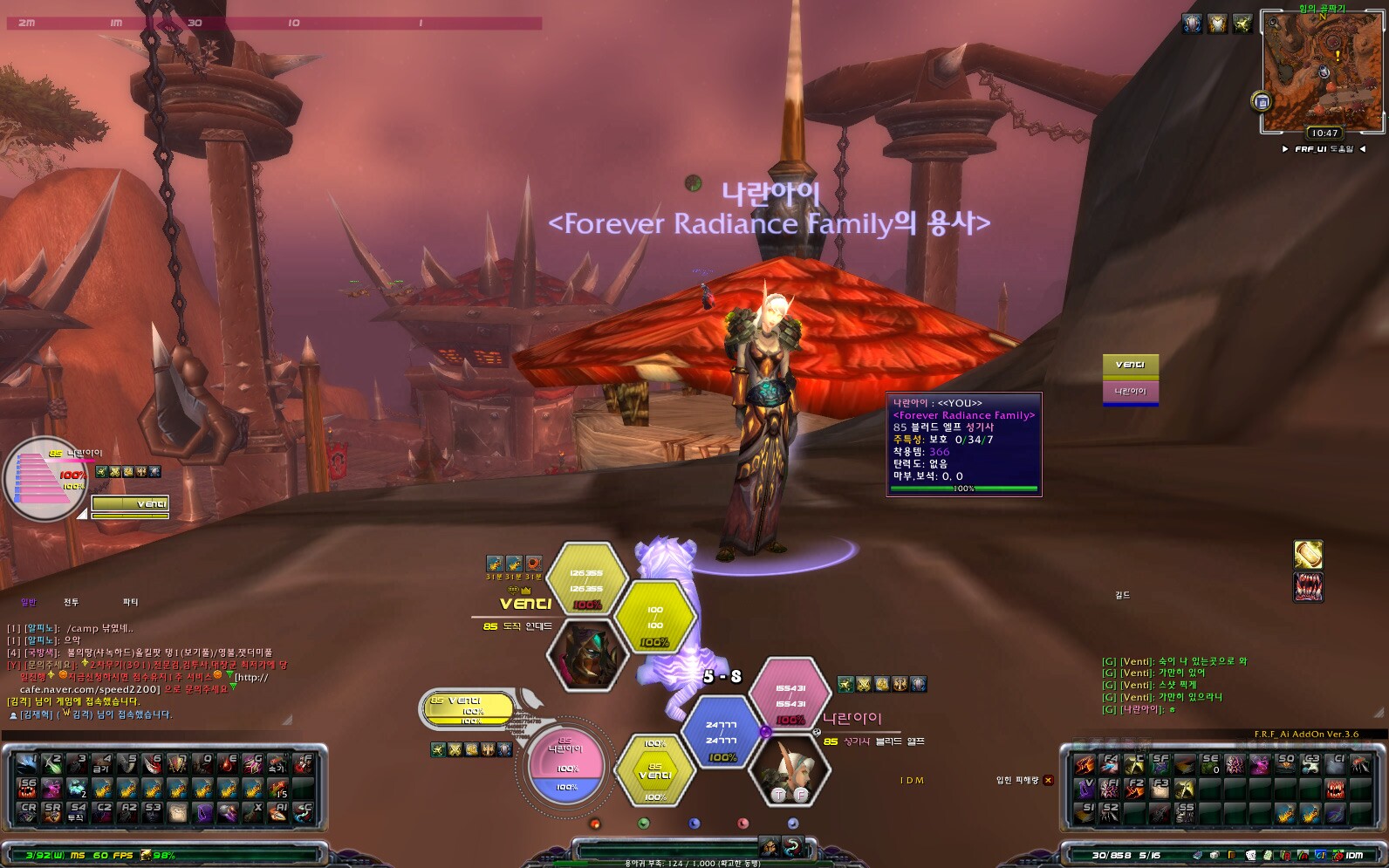Viewport: 1389px width, 868px height.
Task: Trigger the ability in the S6 slot
Action: [28, 789]
